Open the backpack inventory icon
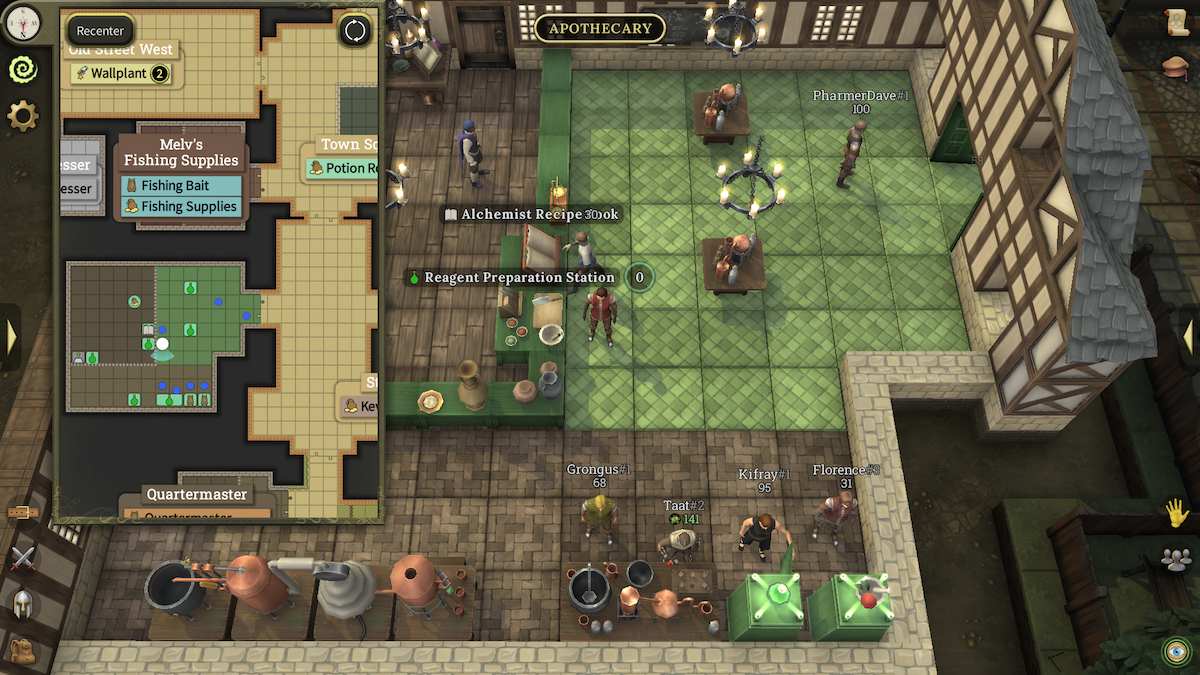1200x675 pixels. coord(22,648)
